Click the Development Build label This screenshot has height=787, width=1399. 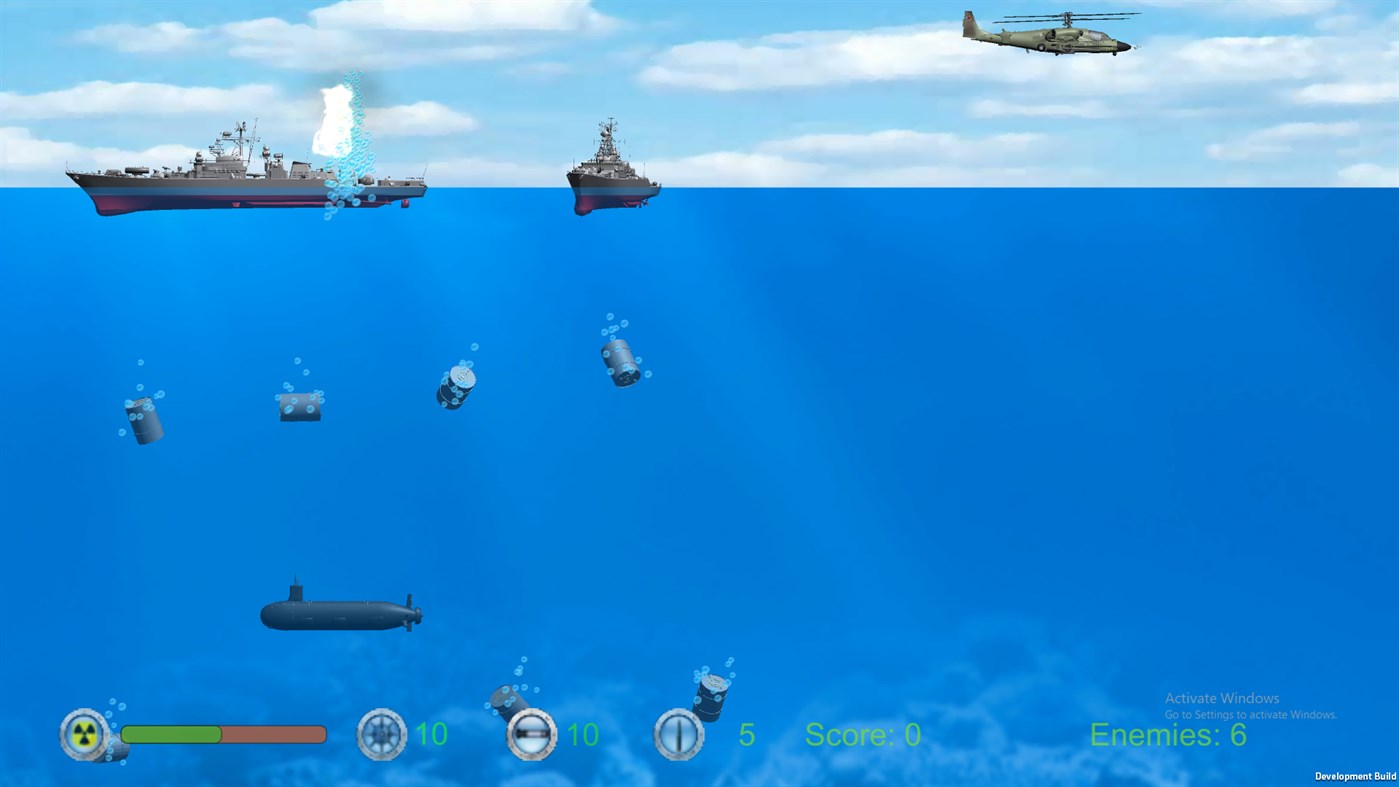pos(1354,776)
